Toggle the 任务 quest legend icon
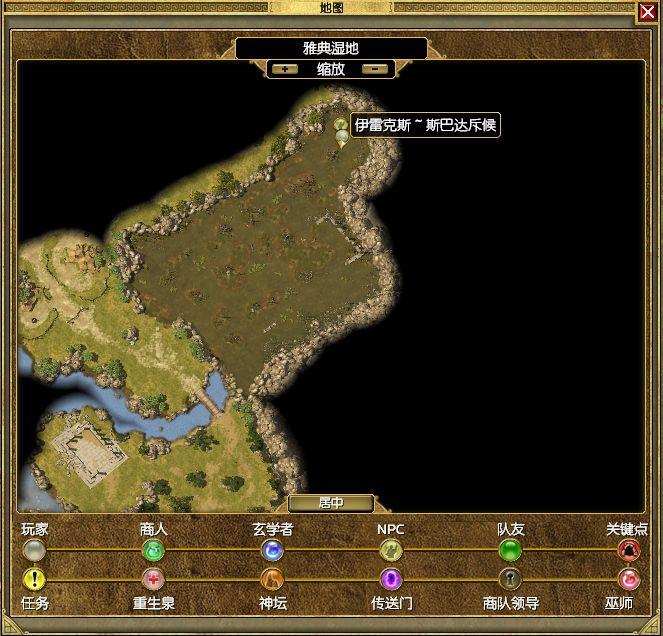The height and width of the screenshot is (636, 663). click(34, 579)
